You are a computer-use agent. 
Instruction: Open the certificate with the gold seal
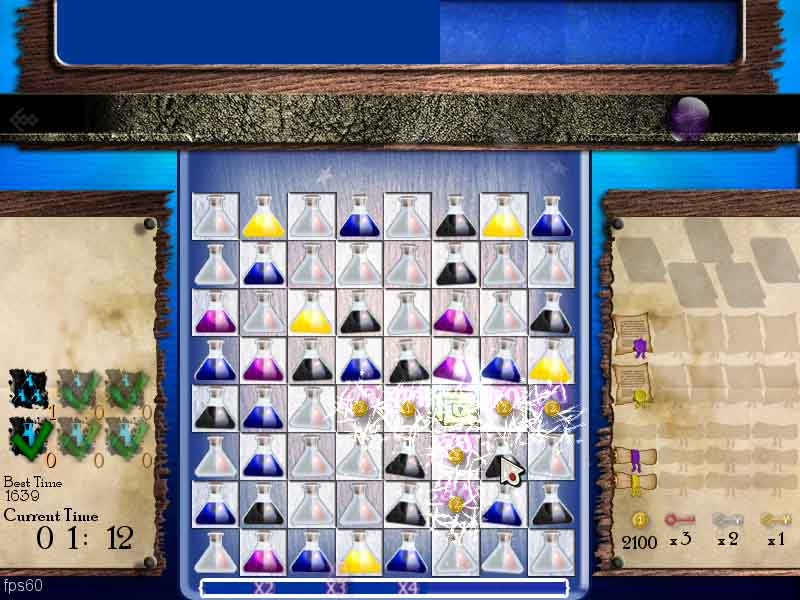click(632, 384)
